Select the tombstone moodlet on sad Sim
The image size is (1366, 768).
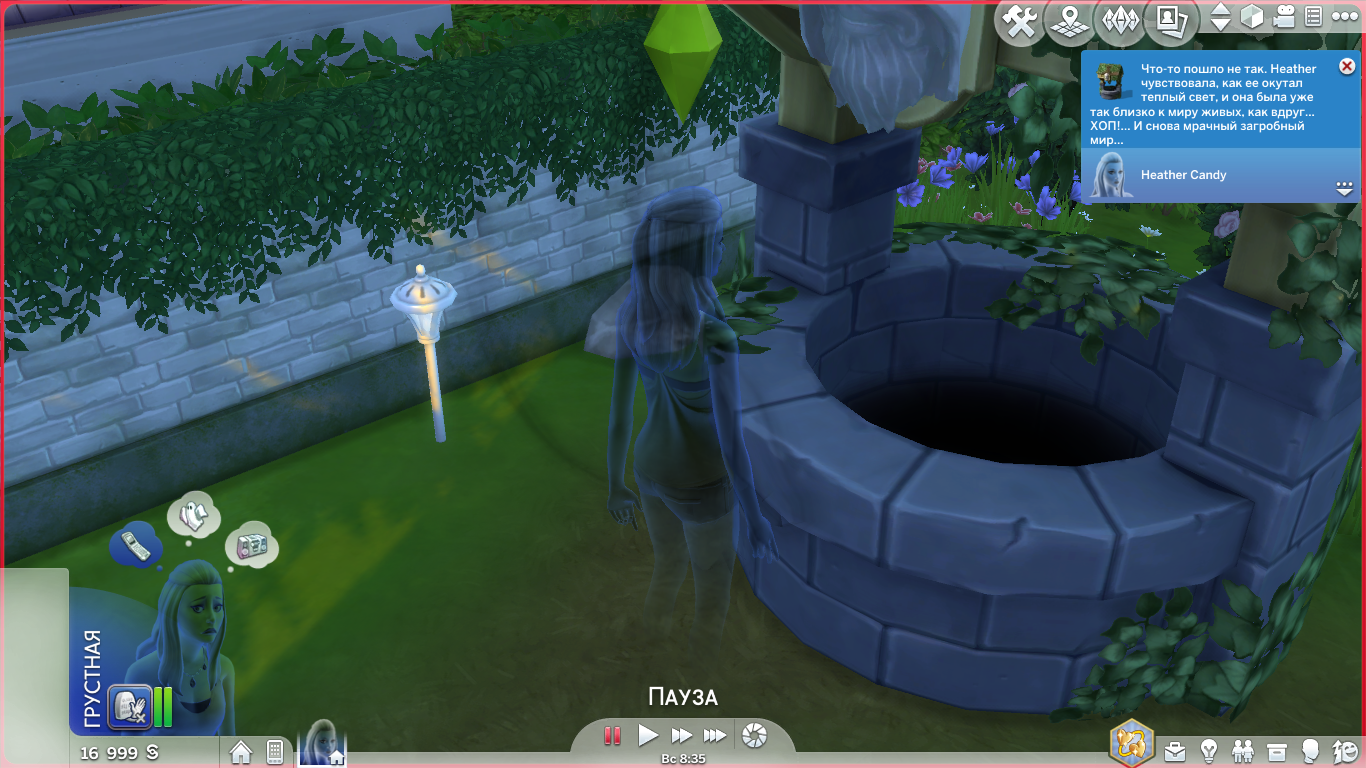point(129,706)
